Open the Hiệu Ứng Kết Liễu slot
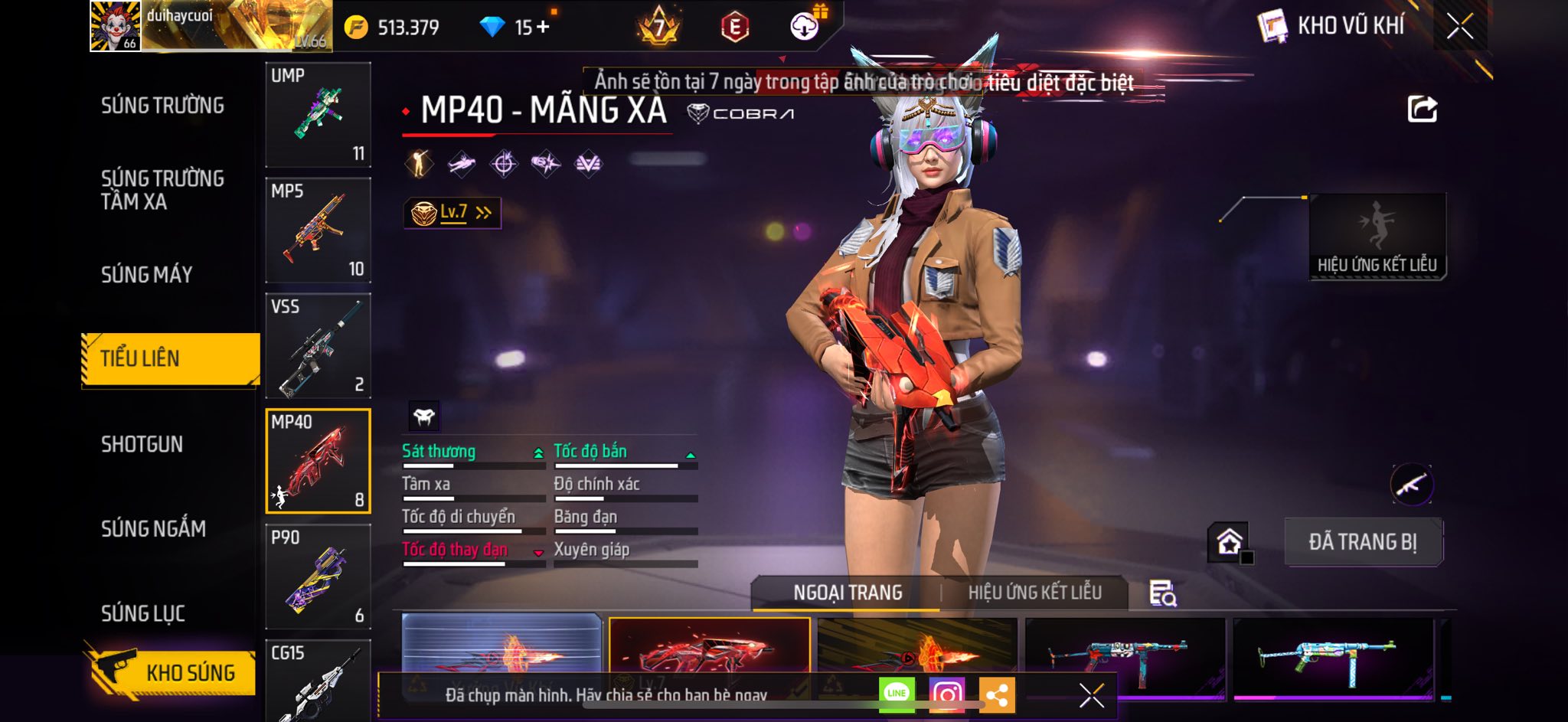This screenshot has width=1568, height=722. click(1377, 237)
